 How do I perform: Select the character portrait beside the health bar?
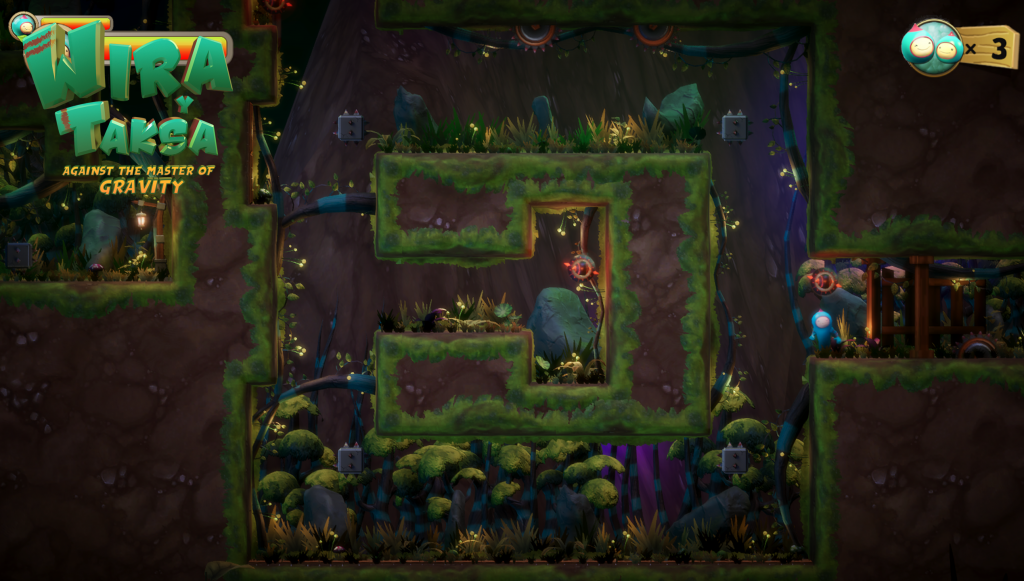(x=22, y=24)
